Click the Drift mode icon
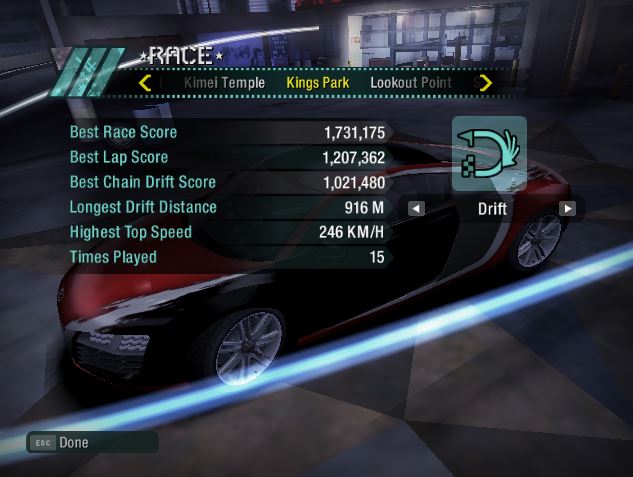 (x=489, y=153)
